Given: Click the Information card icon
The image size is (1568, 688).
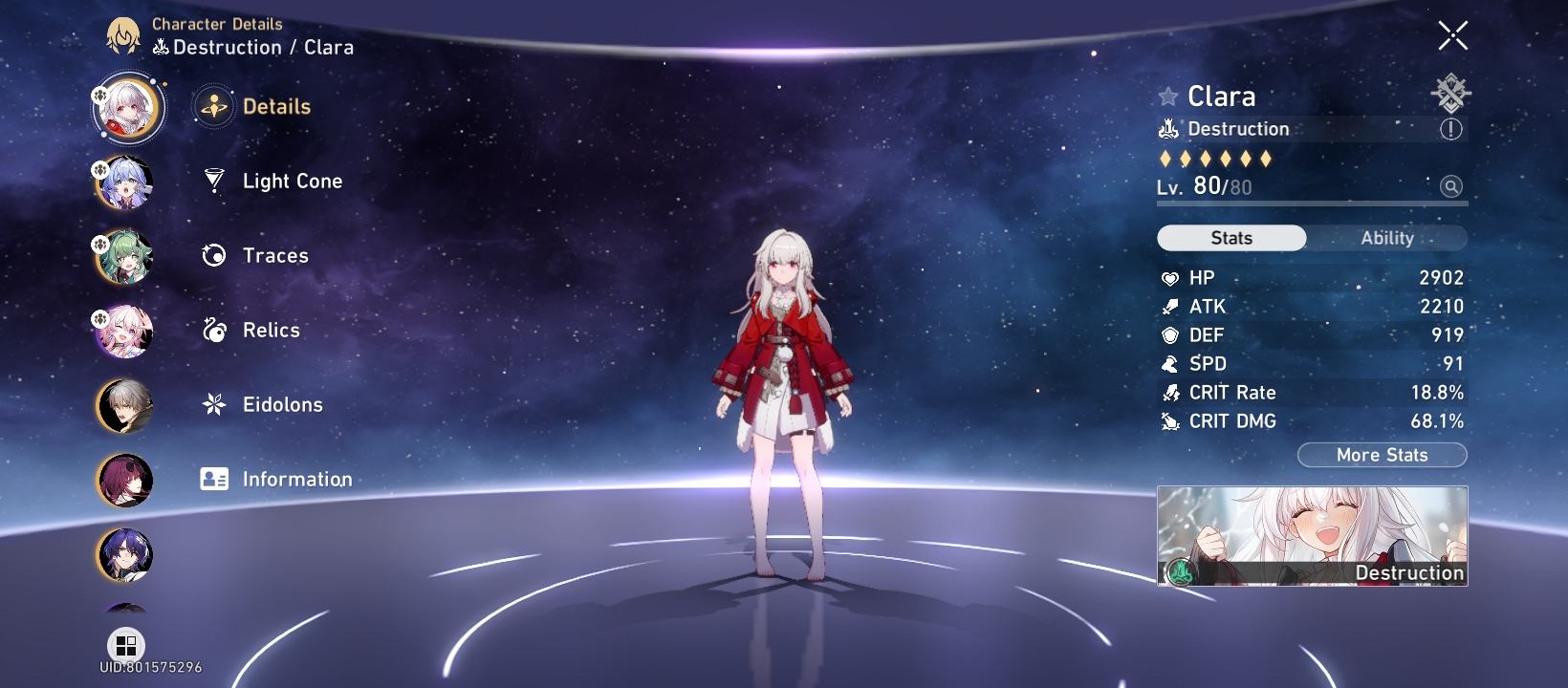Looking at the screenshot, I should coord(212,478).
